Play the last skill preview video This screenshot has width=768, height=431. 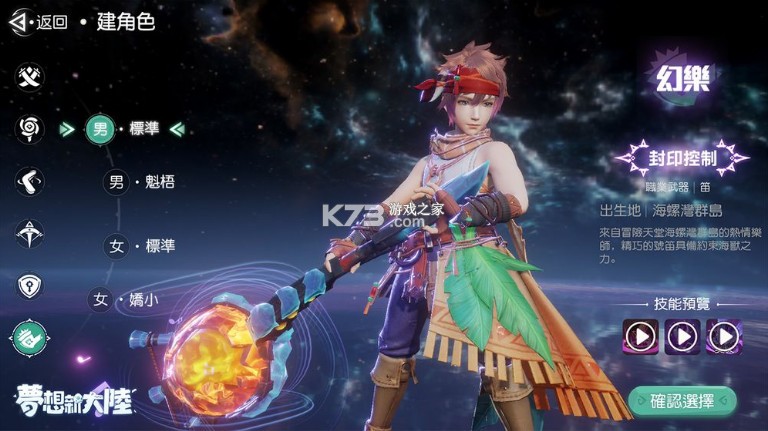pyautogui.click(x=724, y=336)
